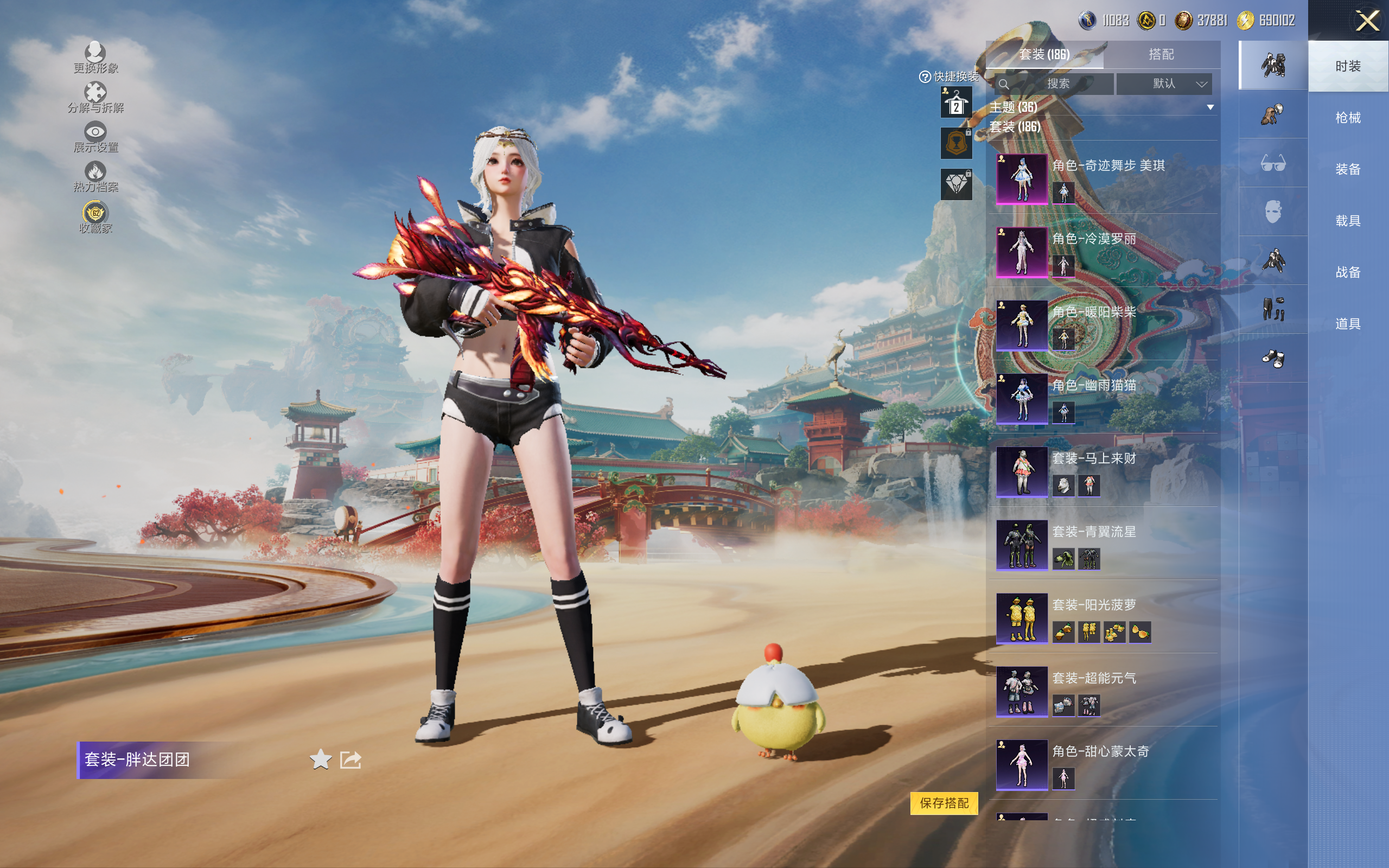The image size is (1389, 868).
Task: Go to the 战备 category
Action: point(1347,272)
